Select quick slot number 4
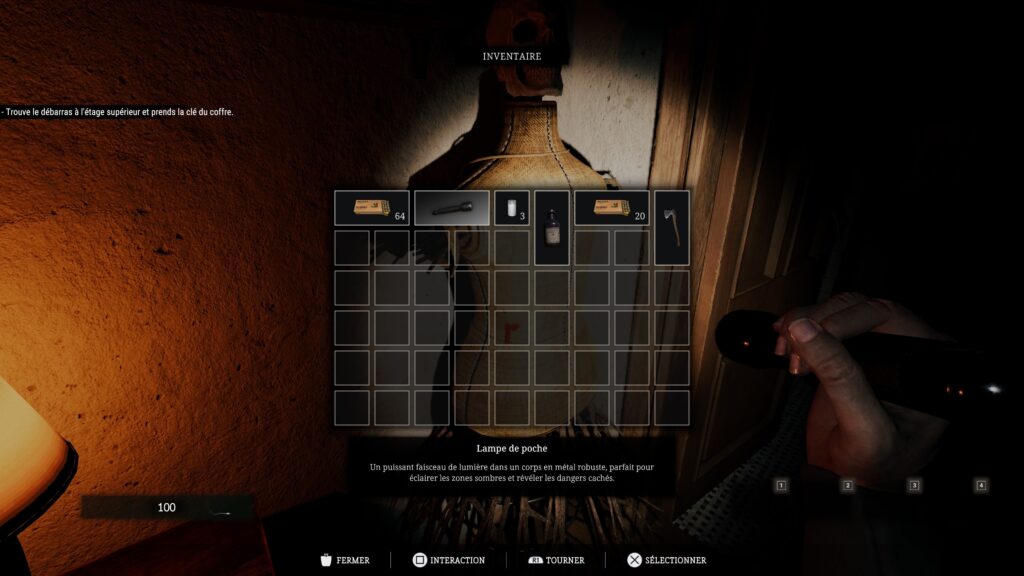Viewport: 1024px width, 576px height. point(981,486)
